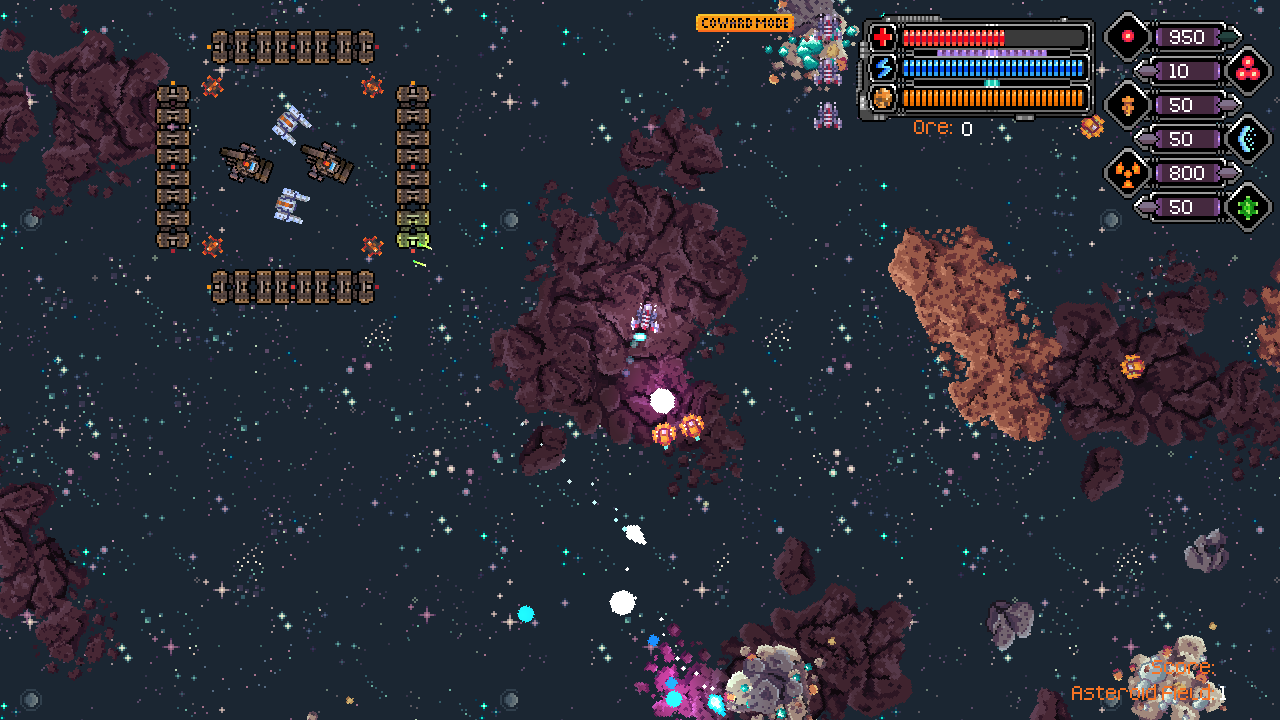Activate the blue crescent wave weapon icon
The height and width of the screenshot is (720, 1280).
point(1247,139)
